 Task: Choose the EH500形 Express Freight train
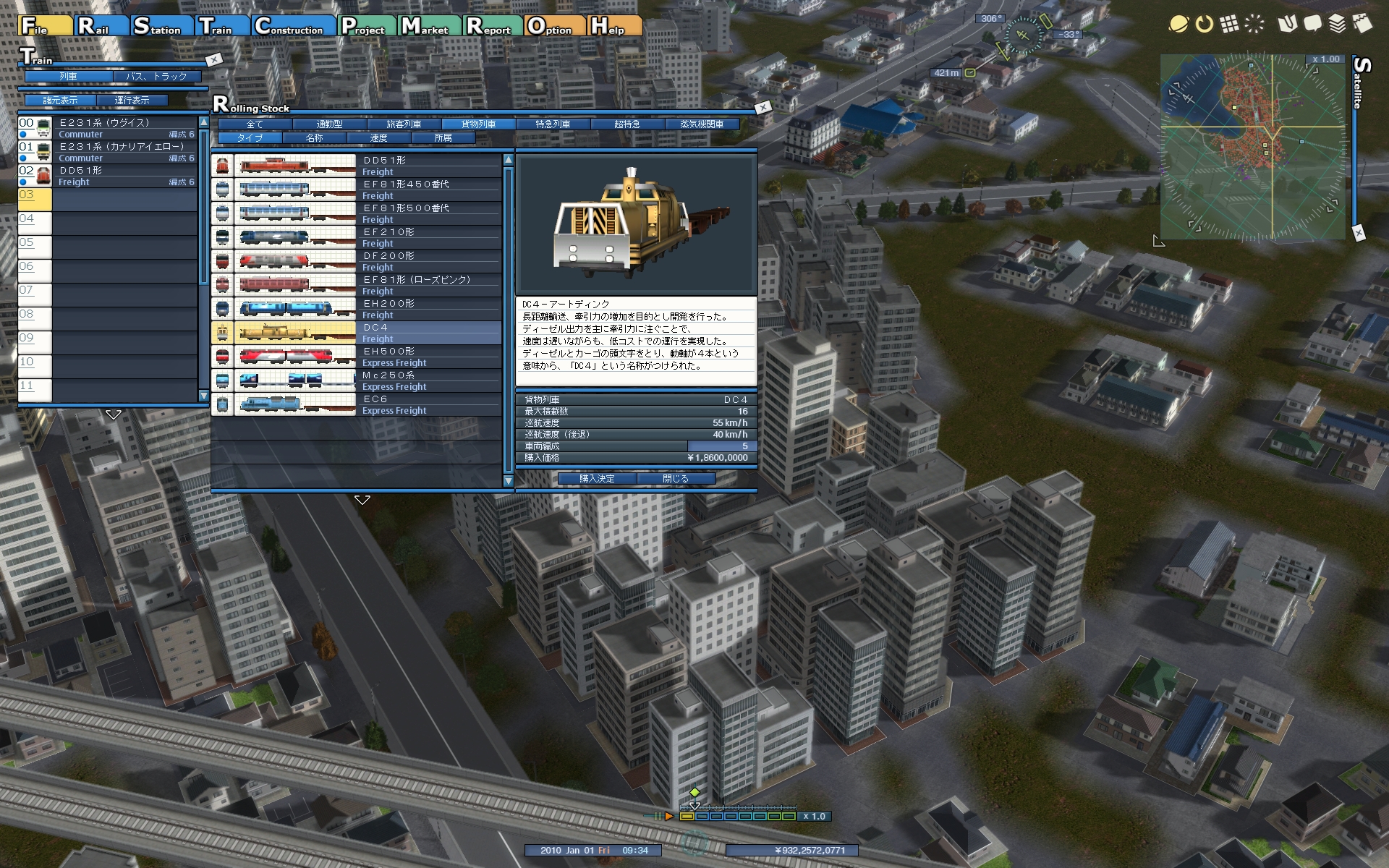click(x=358, y=357)
